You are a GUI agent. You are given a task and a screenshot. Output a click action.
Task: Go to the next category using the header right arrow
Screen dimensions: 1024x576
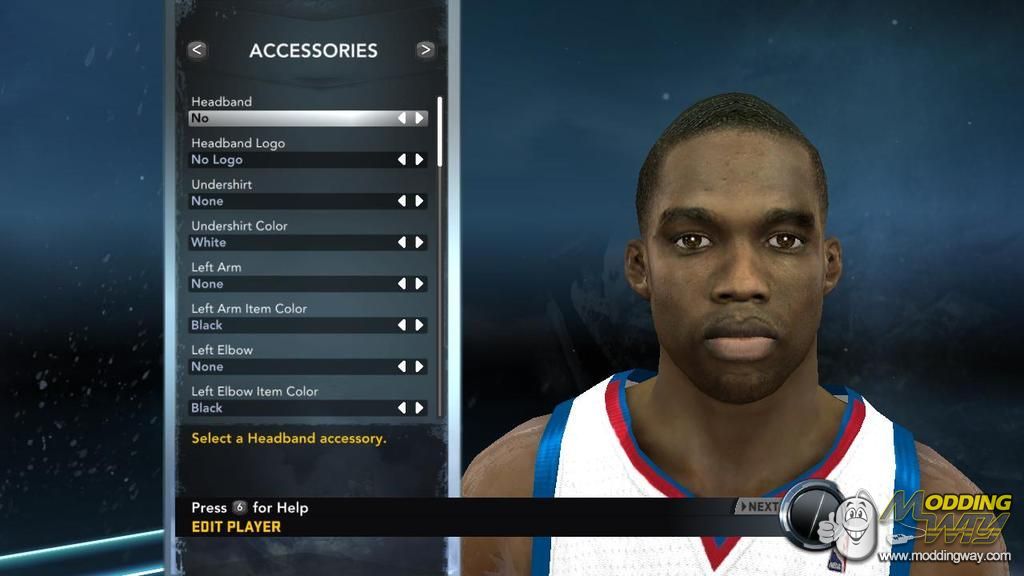click(x=426, y=49)
